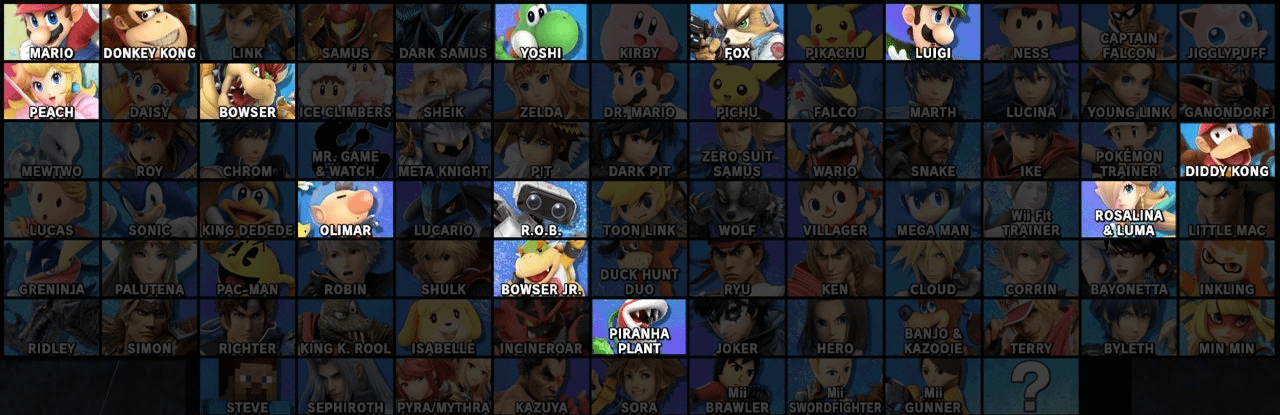Pick the dimmed Kirby tile
Image resolution: width=1280 pixels, height=415 pixels.
[639, 31]
